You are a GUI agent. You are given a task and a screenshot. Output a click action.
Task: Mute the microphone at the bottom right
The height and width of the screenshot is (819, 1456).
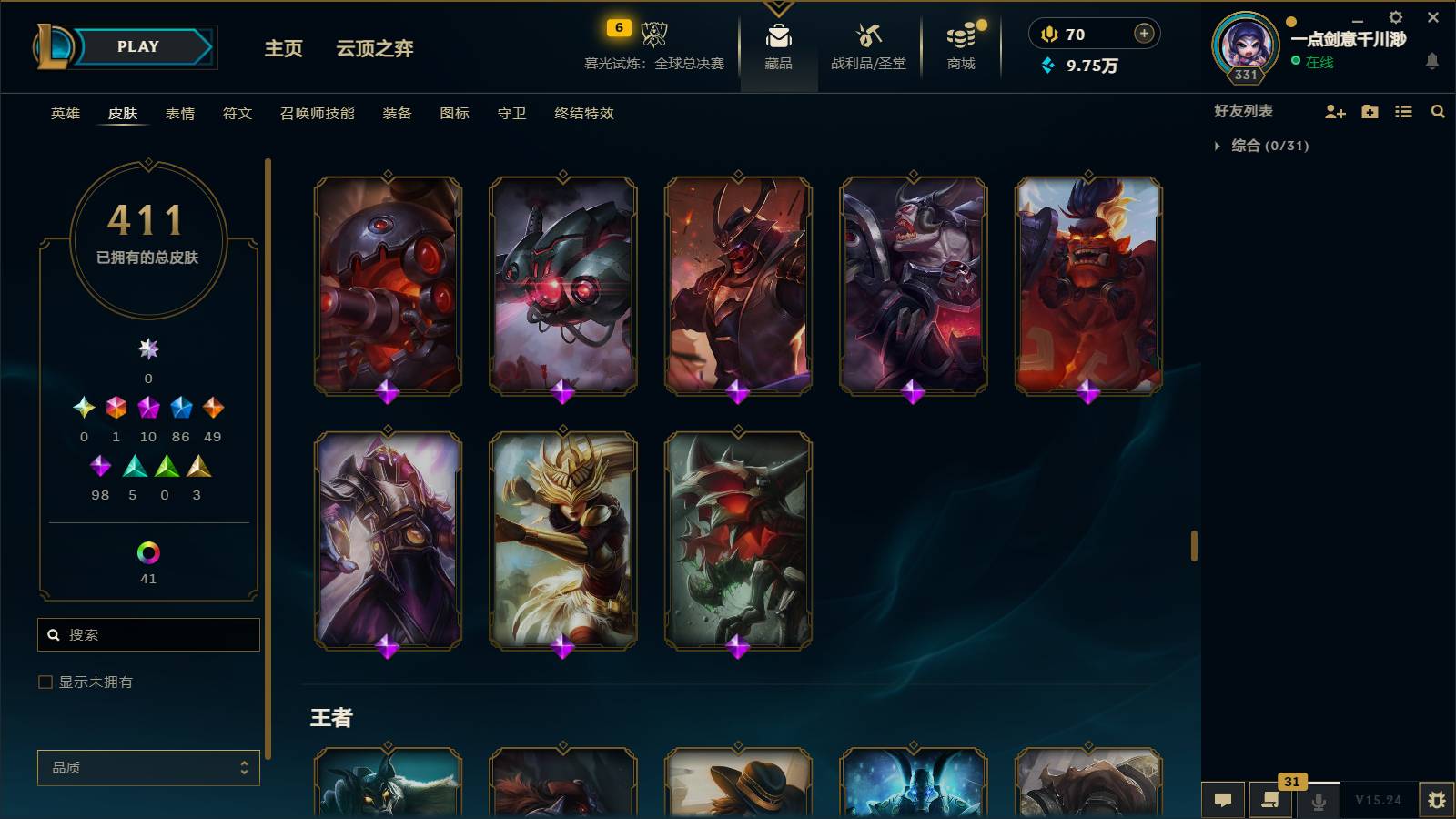1319,802
